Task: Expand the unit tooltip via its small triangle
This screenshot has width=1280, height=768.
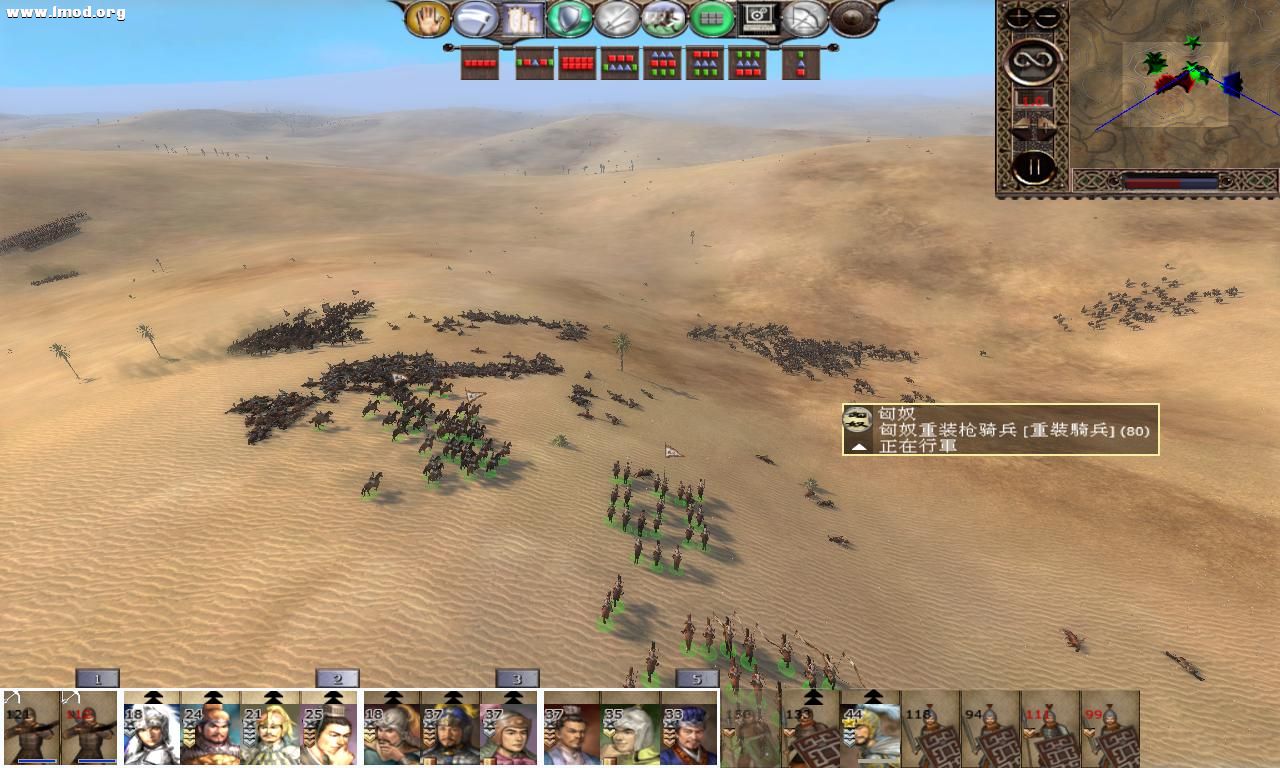Action: point(858,447)
